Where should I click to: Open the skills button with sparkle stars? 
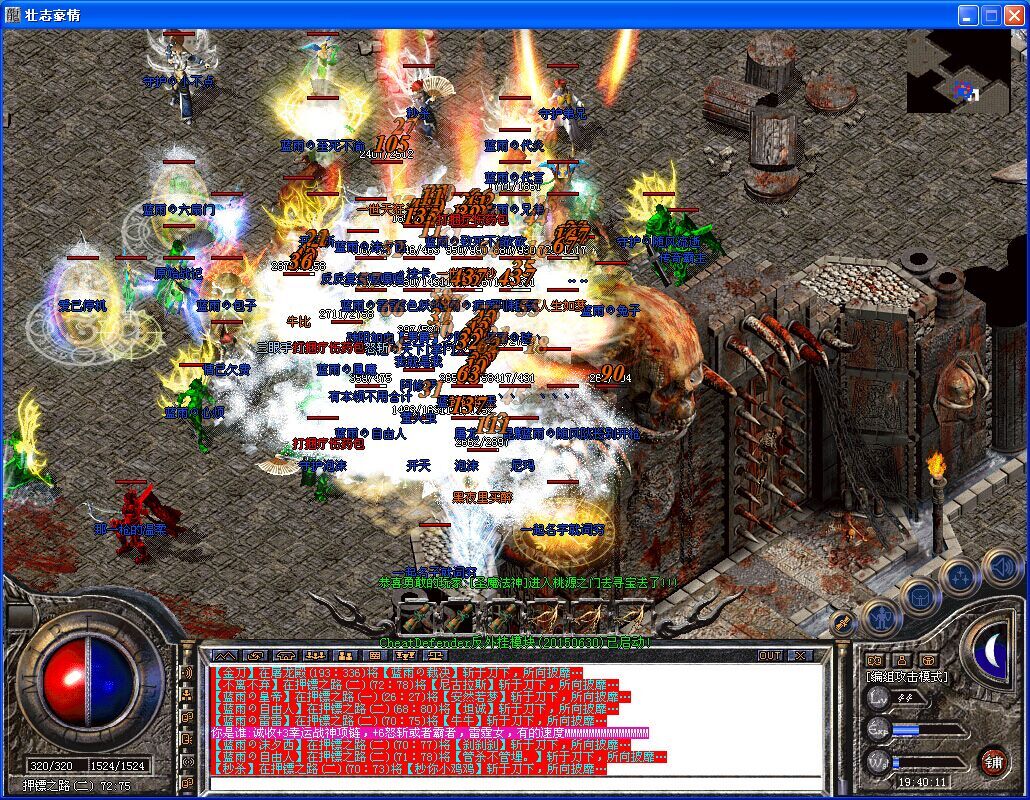(x=961, y=577)
